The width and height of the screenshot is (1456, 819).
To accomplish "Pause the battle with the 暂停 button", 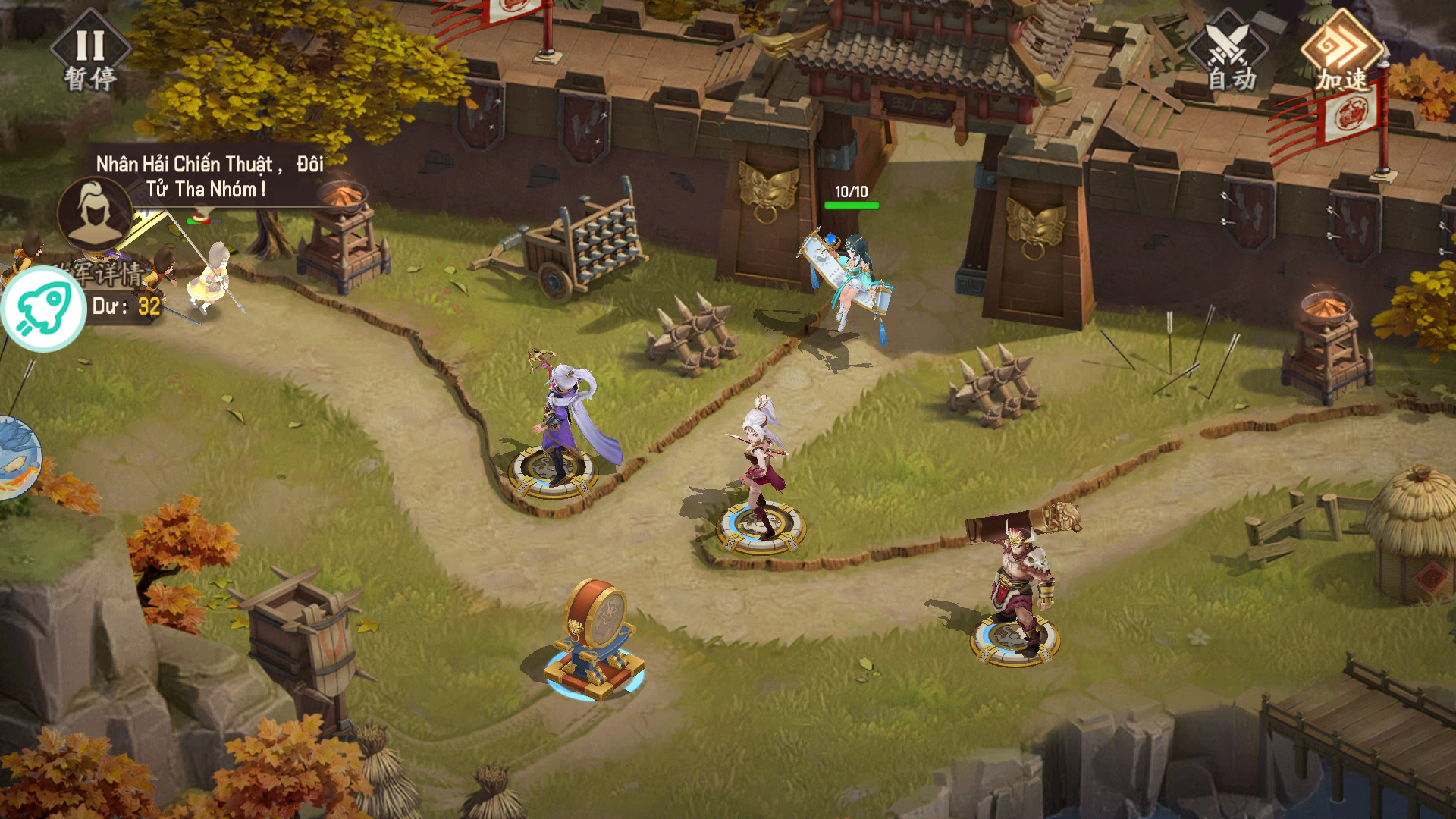I will point(90,52).
